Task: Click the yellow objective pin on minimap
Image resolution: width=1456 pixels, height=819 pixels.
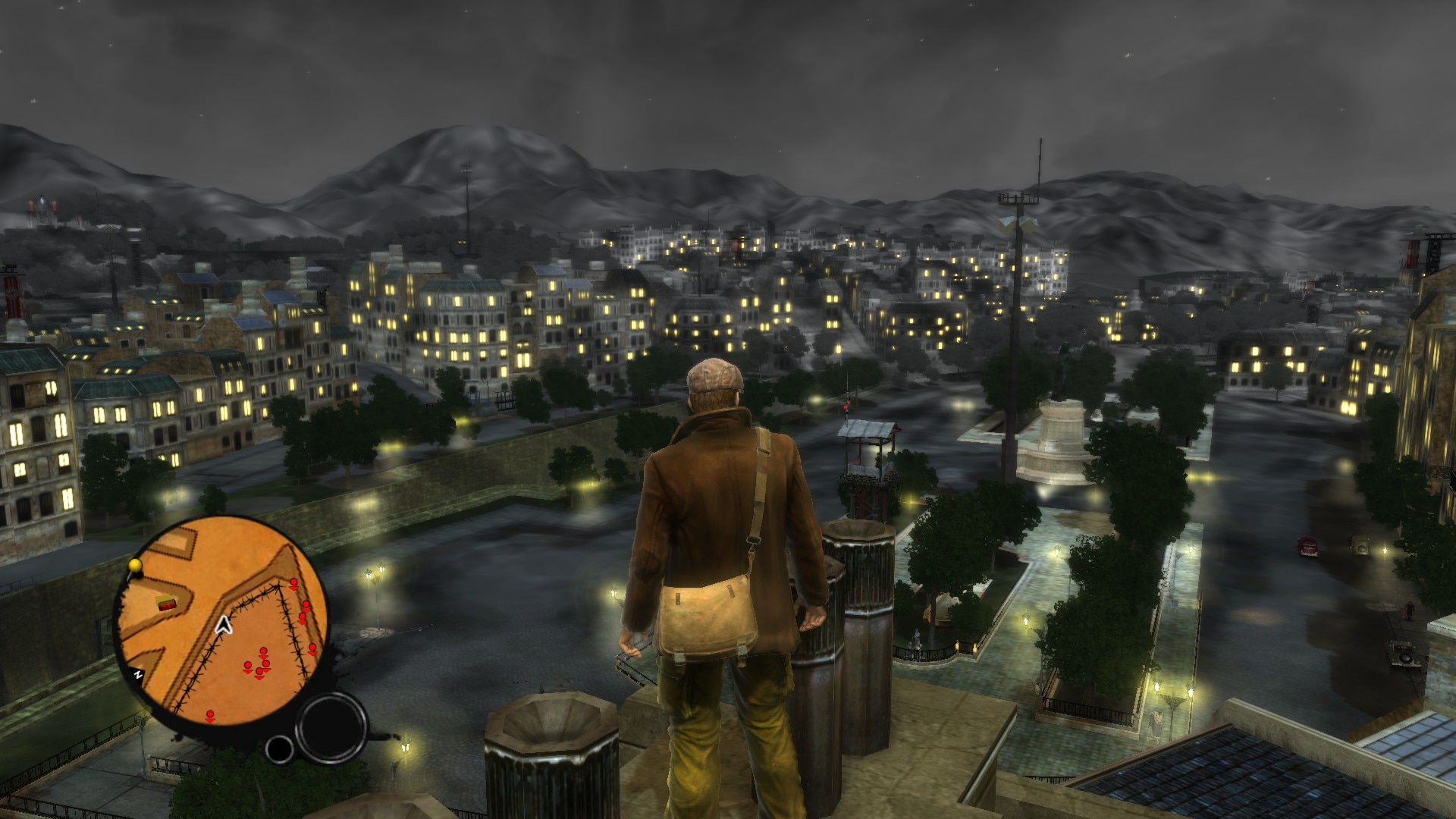Action: 136,565
